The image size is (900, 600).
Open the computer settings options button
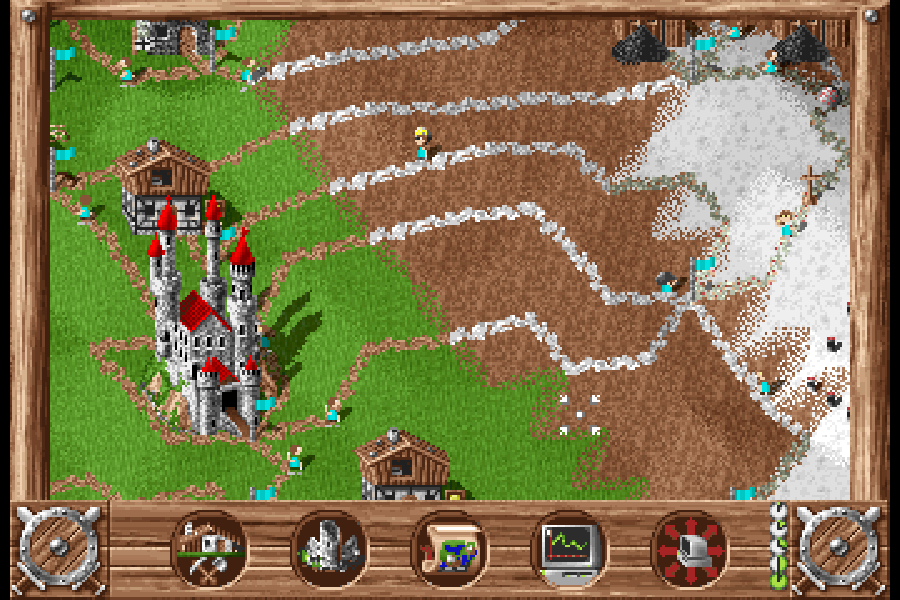click(x=689, y=548)
